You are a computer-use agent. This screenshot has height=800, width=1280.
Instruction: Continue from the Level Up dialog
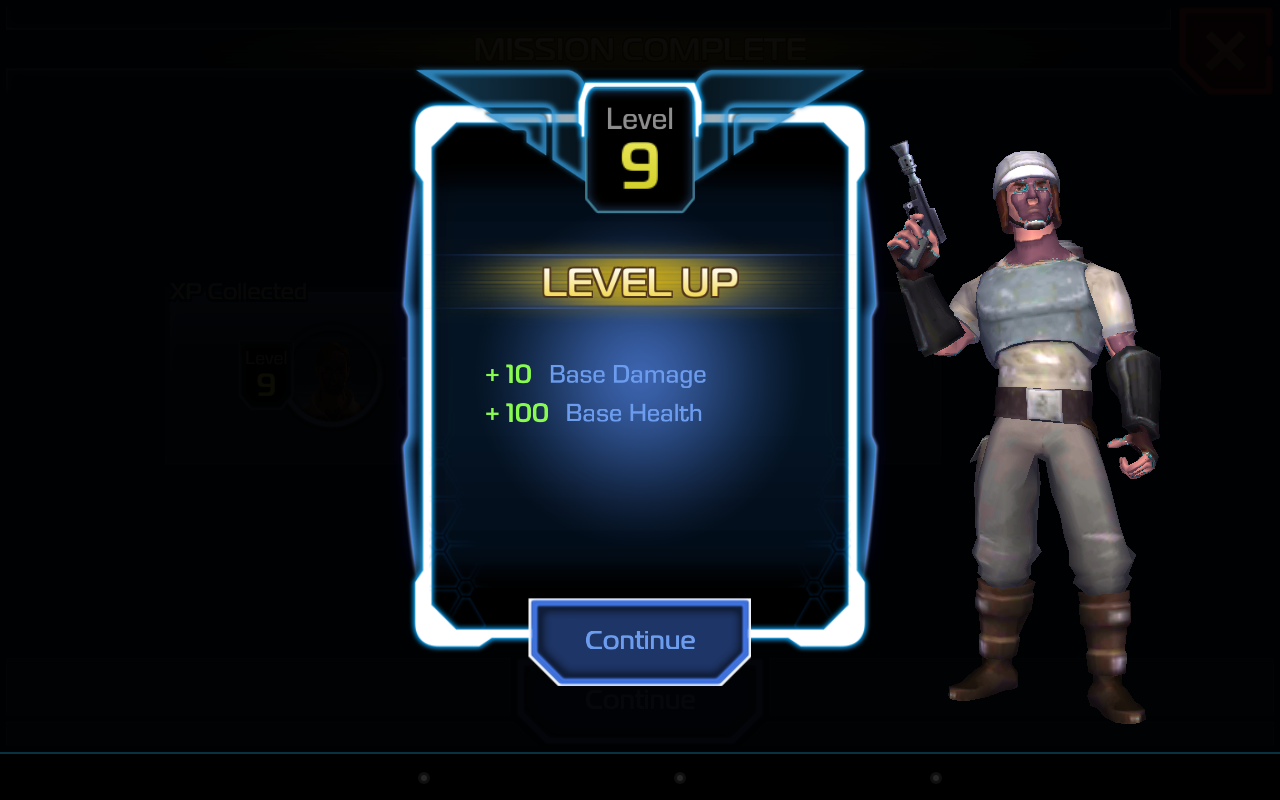(640, 640)
